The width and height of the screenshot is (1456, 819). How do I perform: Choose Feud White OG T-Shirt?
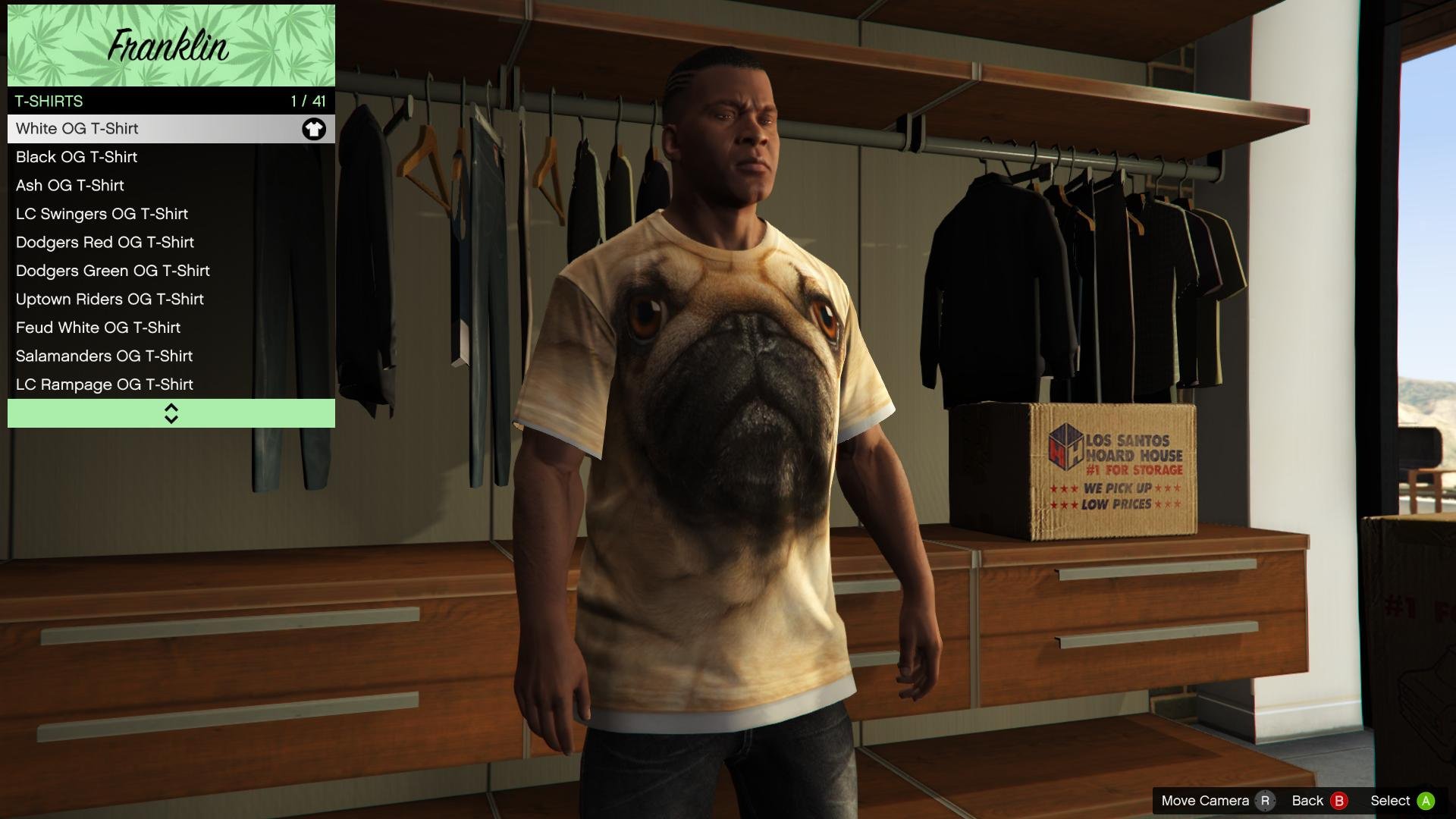coord(171,328)
